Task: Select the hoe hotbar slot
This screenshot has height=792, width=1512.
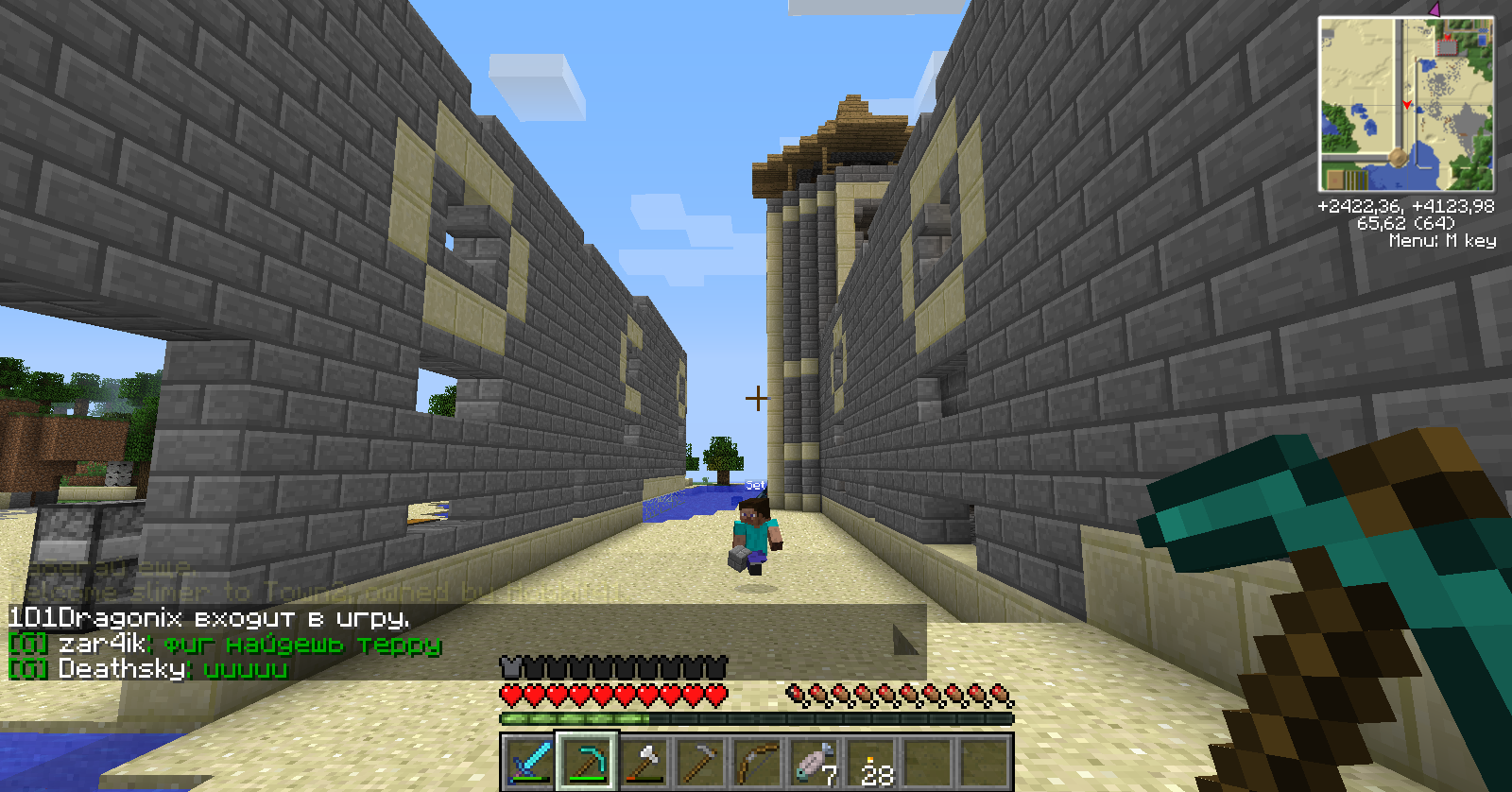Action: click(x=700, y=762)
